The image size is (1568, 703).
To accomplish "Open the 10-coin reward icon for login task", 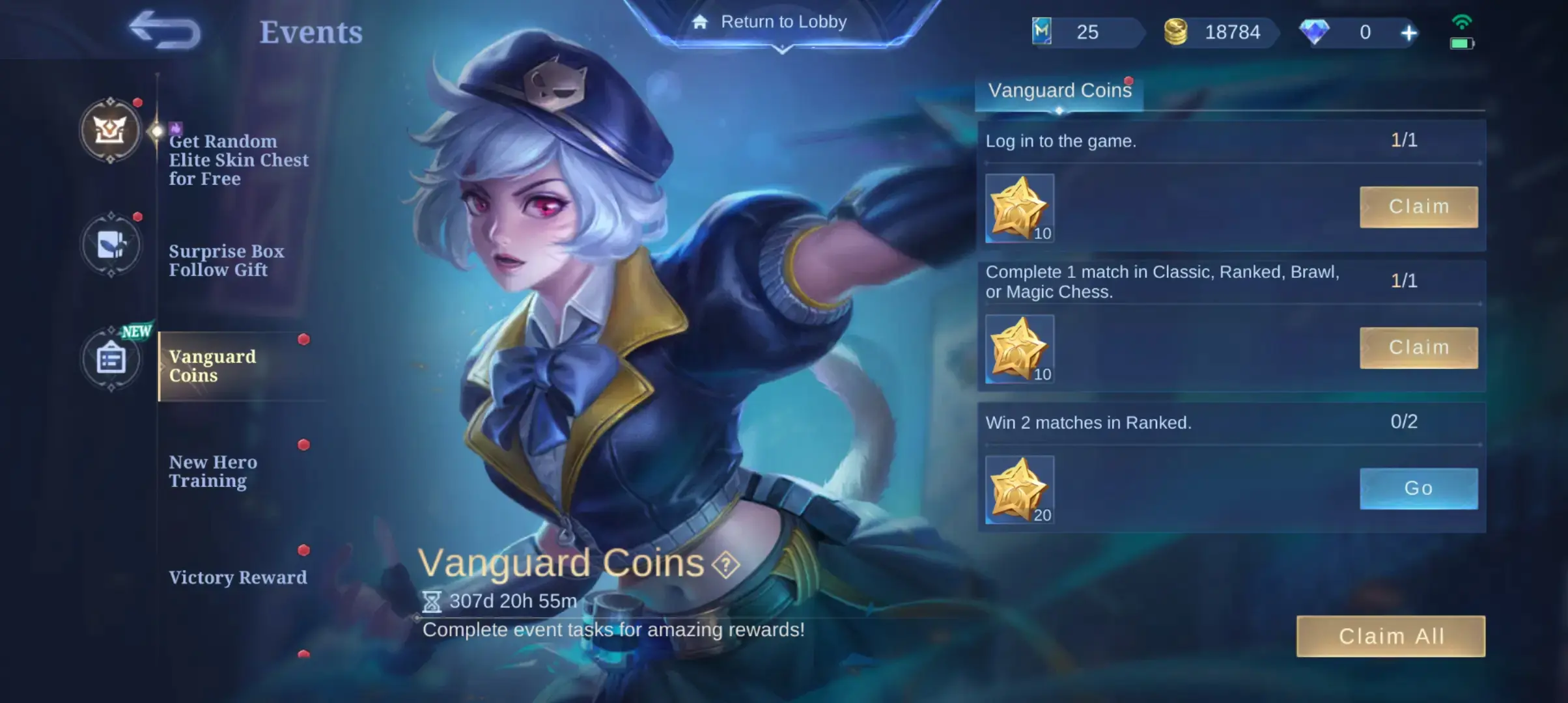I will (x=1019, y=209).
